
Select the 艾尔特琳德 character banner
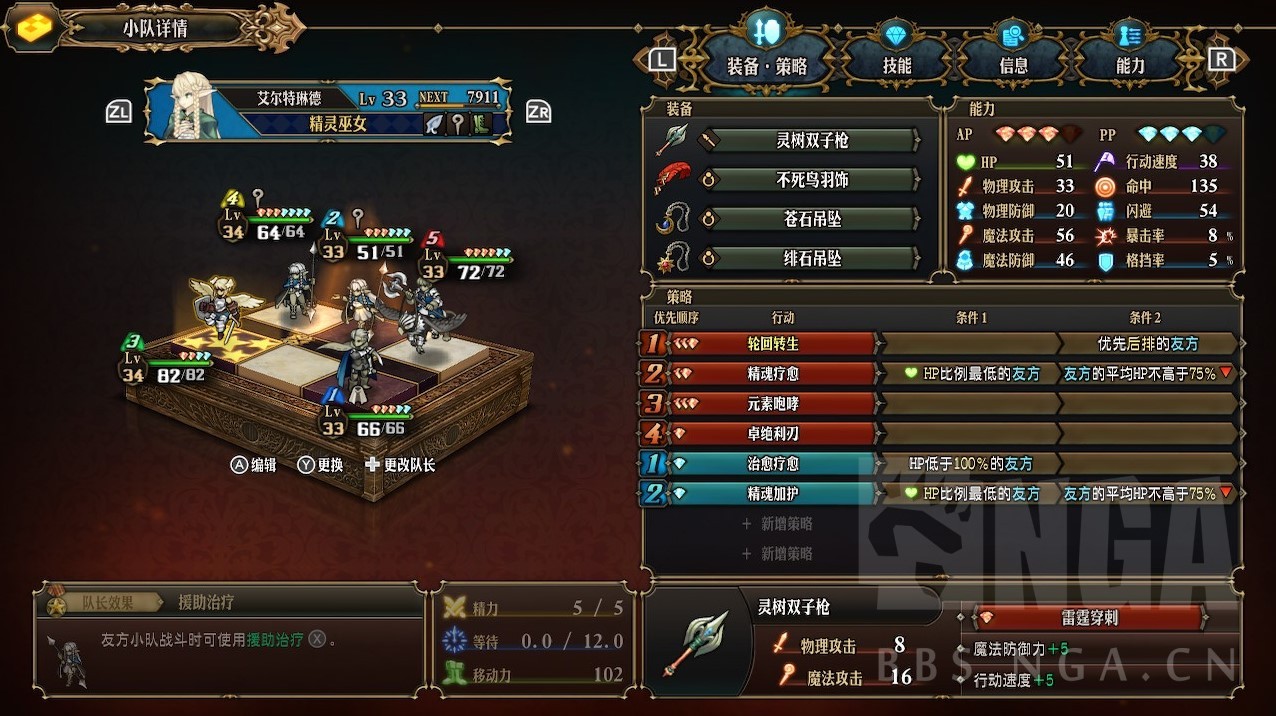tap(328, 110)
